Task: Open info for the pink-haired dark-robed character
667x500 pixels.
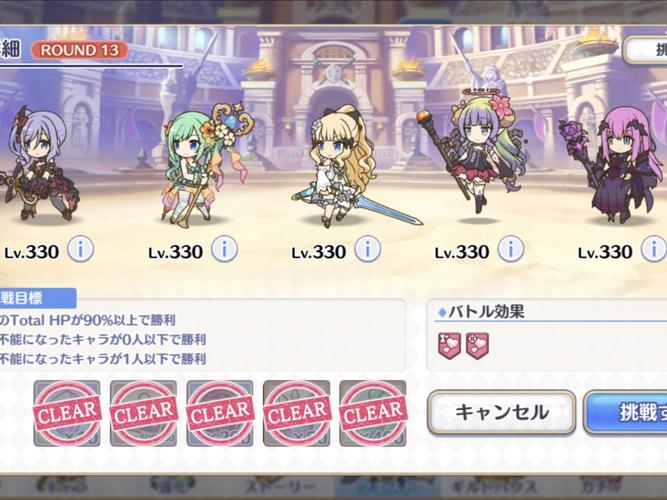Action: [x=654, y=249]
